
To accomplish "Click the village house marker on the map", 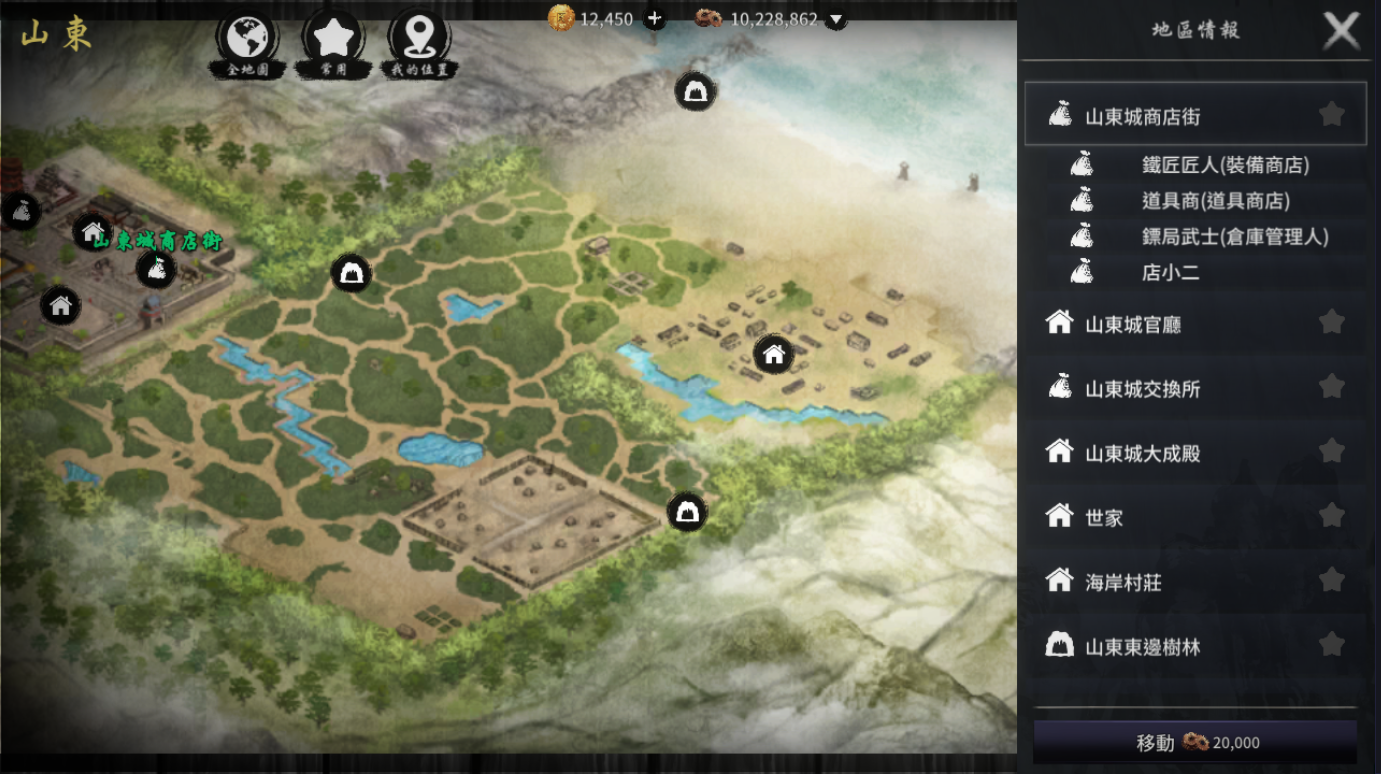I will click(x=773, y=354).
